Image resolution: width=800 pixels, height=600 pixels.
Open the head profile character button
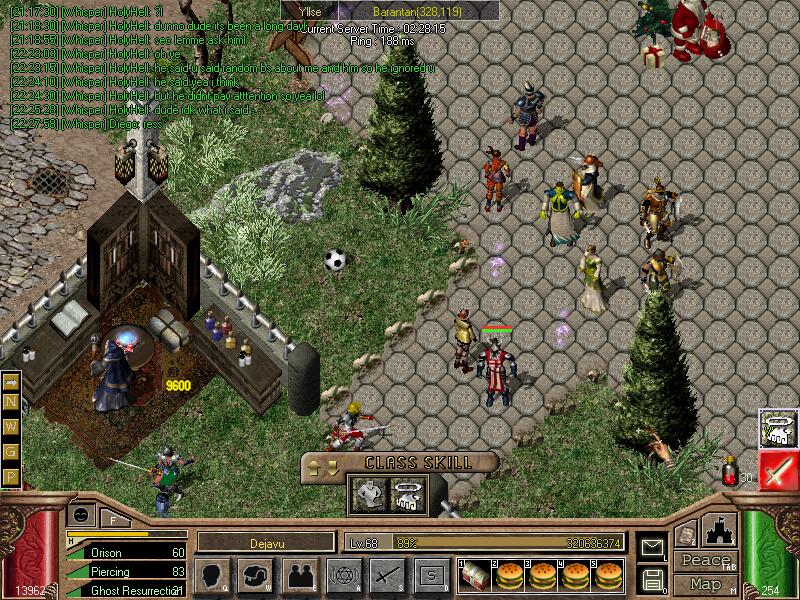[x=212, y=575]
